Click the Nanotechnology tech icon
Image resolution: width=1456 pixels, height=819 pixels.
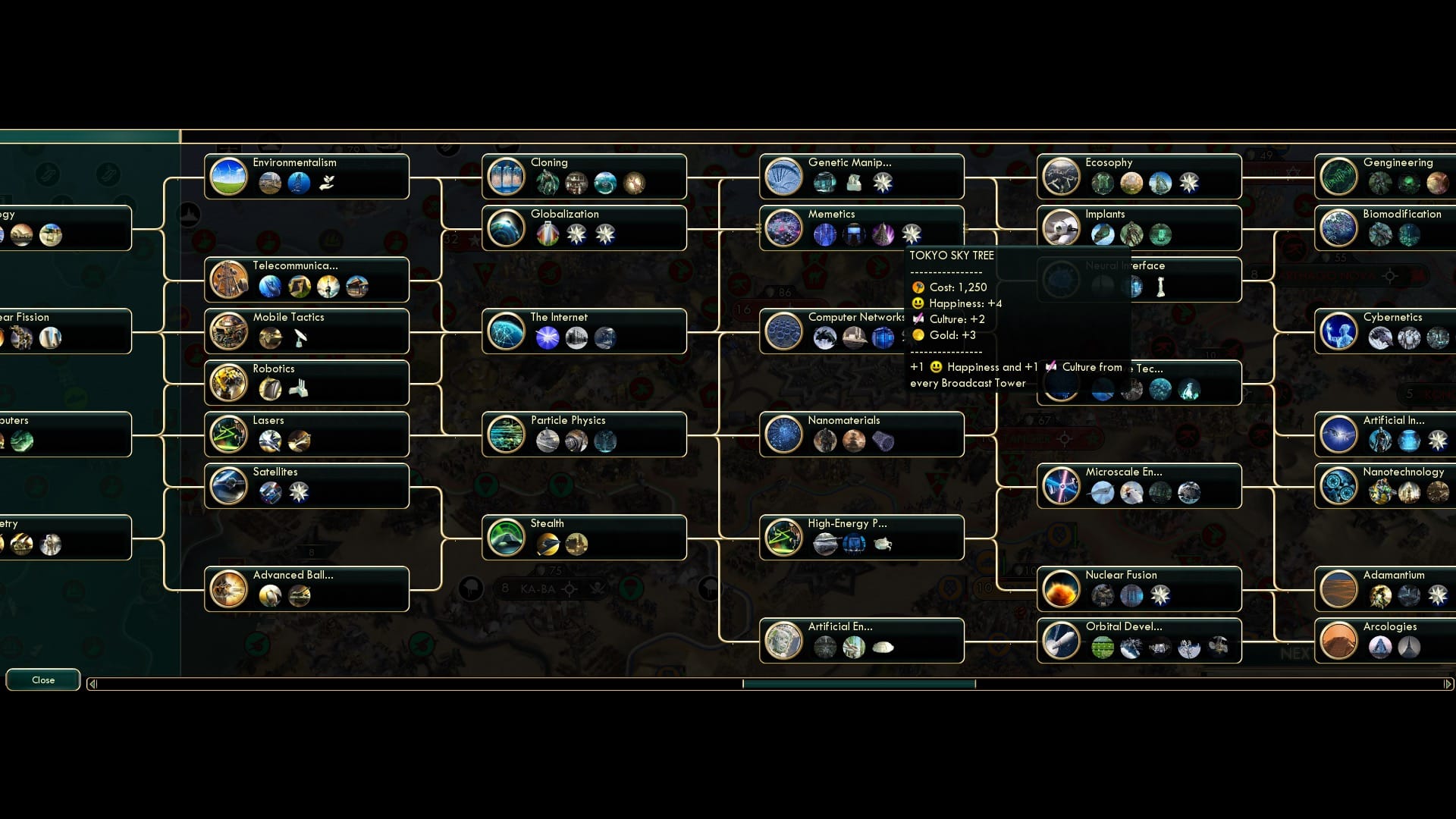1339,486
